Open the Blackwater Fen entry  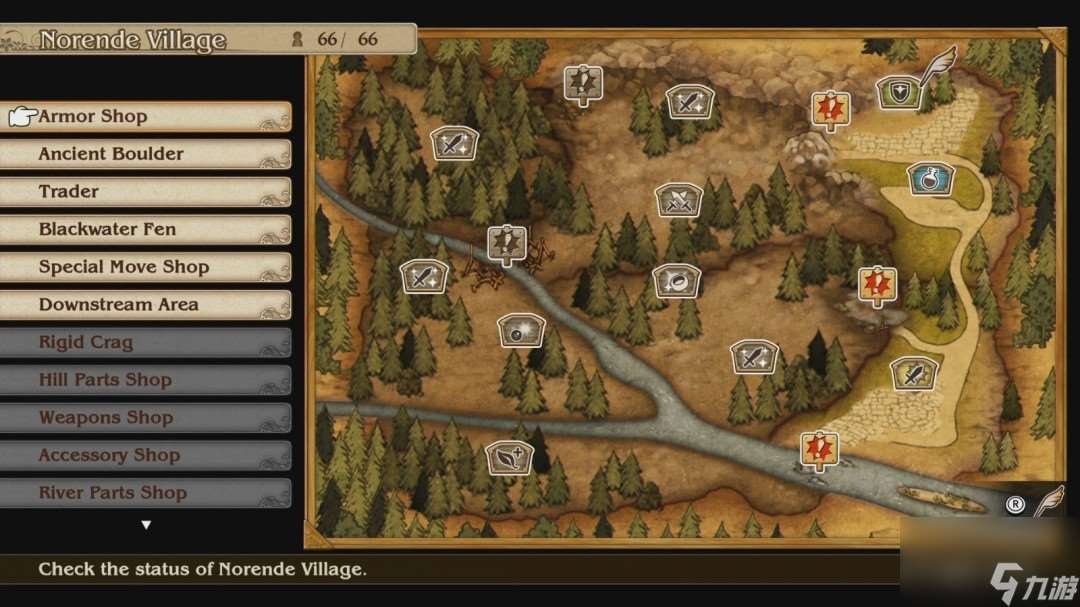(146, 230)
